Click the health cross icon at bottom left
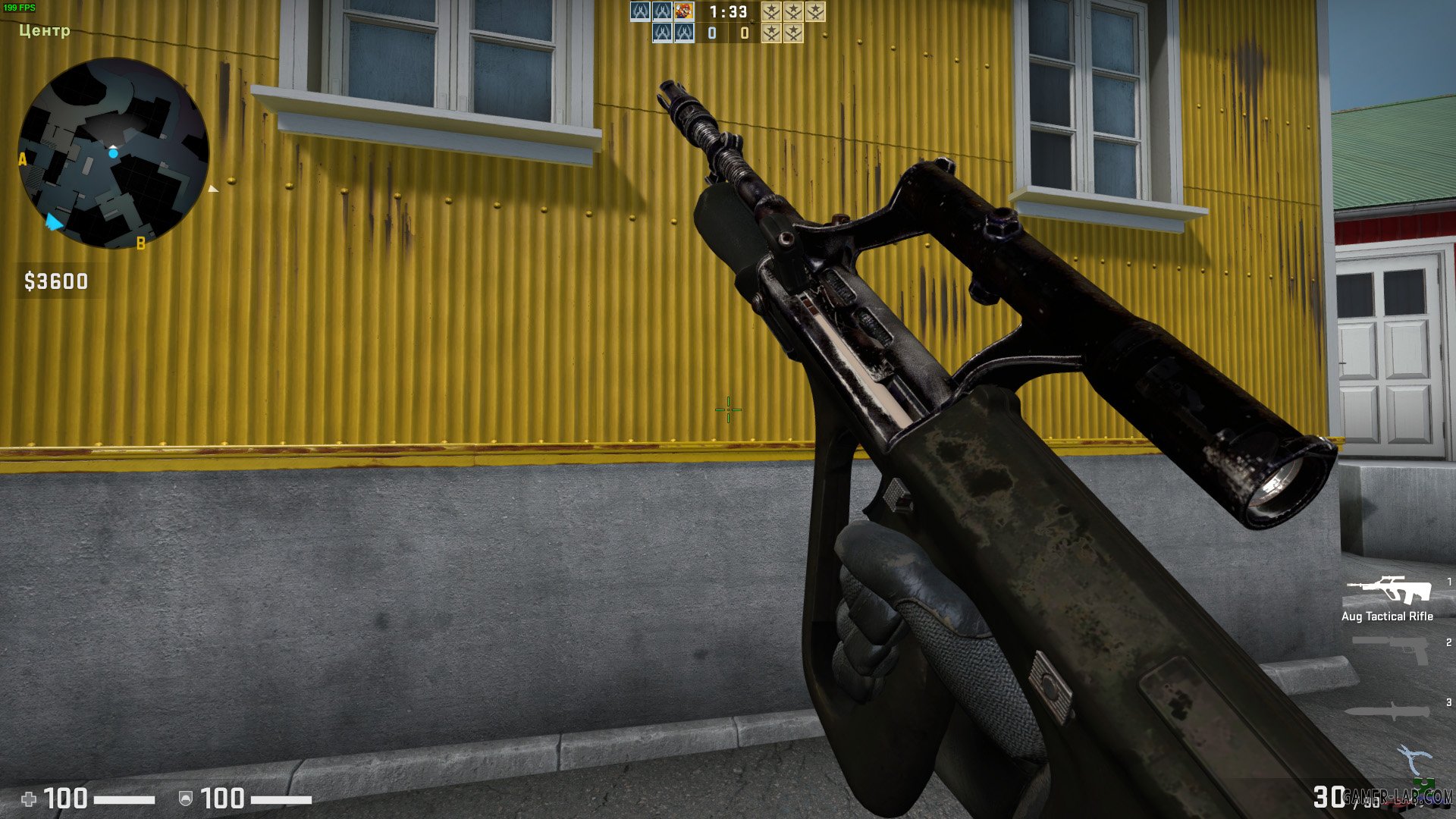Image resolution: width=1456 pixels, height=819 pixels. [29, 797]
